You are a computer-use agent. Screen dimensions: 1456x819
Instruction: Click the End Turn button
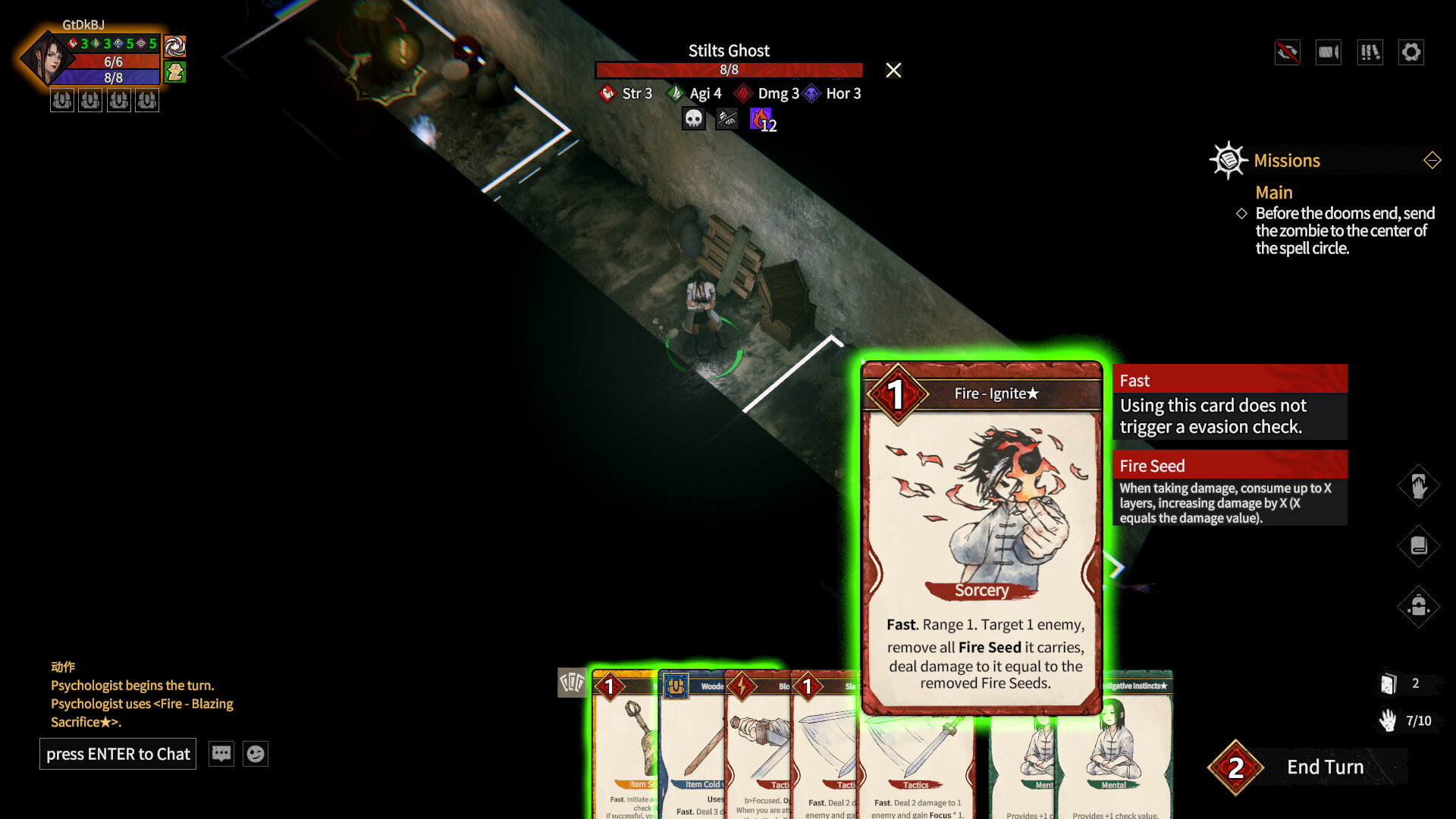point(1326,767)
